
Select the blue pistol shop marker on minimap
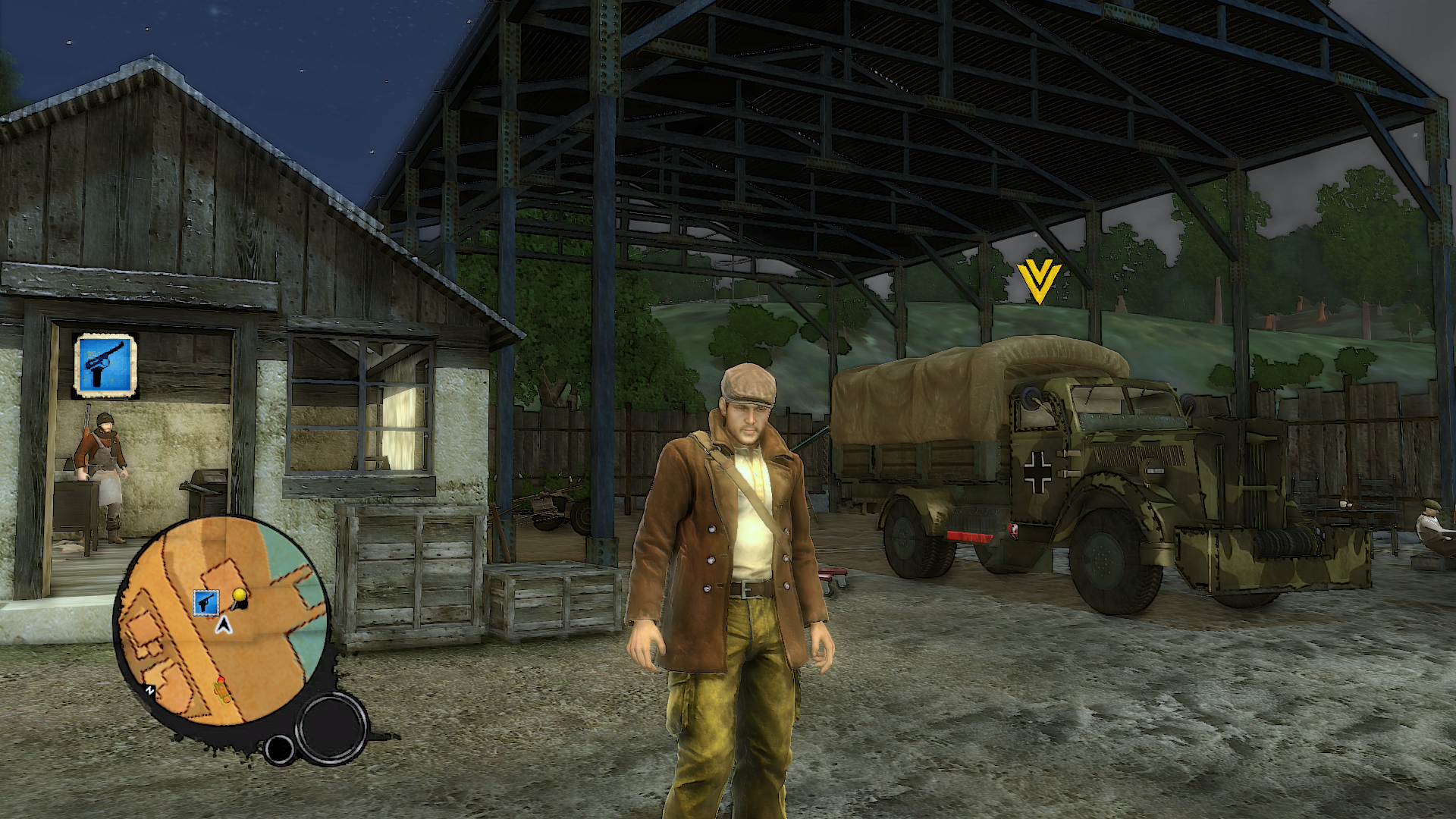[206, 603]
